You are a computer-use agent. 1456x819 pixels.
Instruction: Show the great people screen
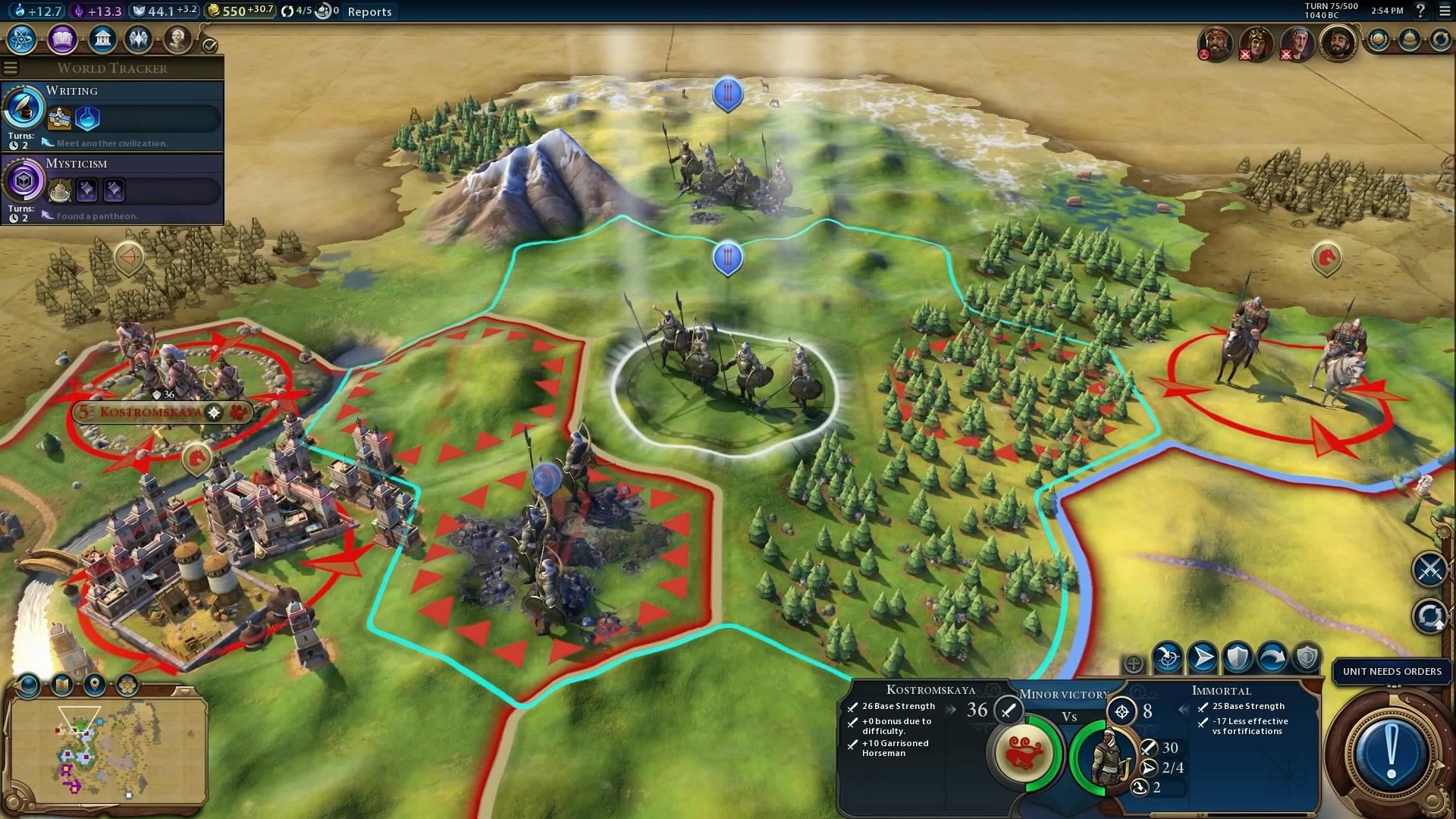coord(177,39)
